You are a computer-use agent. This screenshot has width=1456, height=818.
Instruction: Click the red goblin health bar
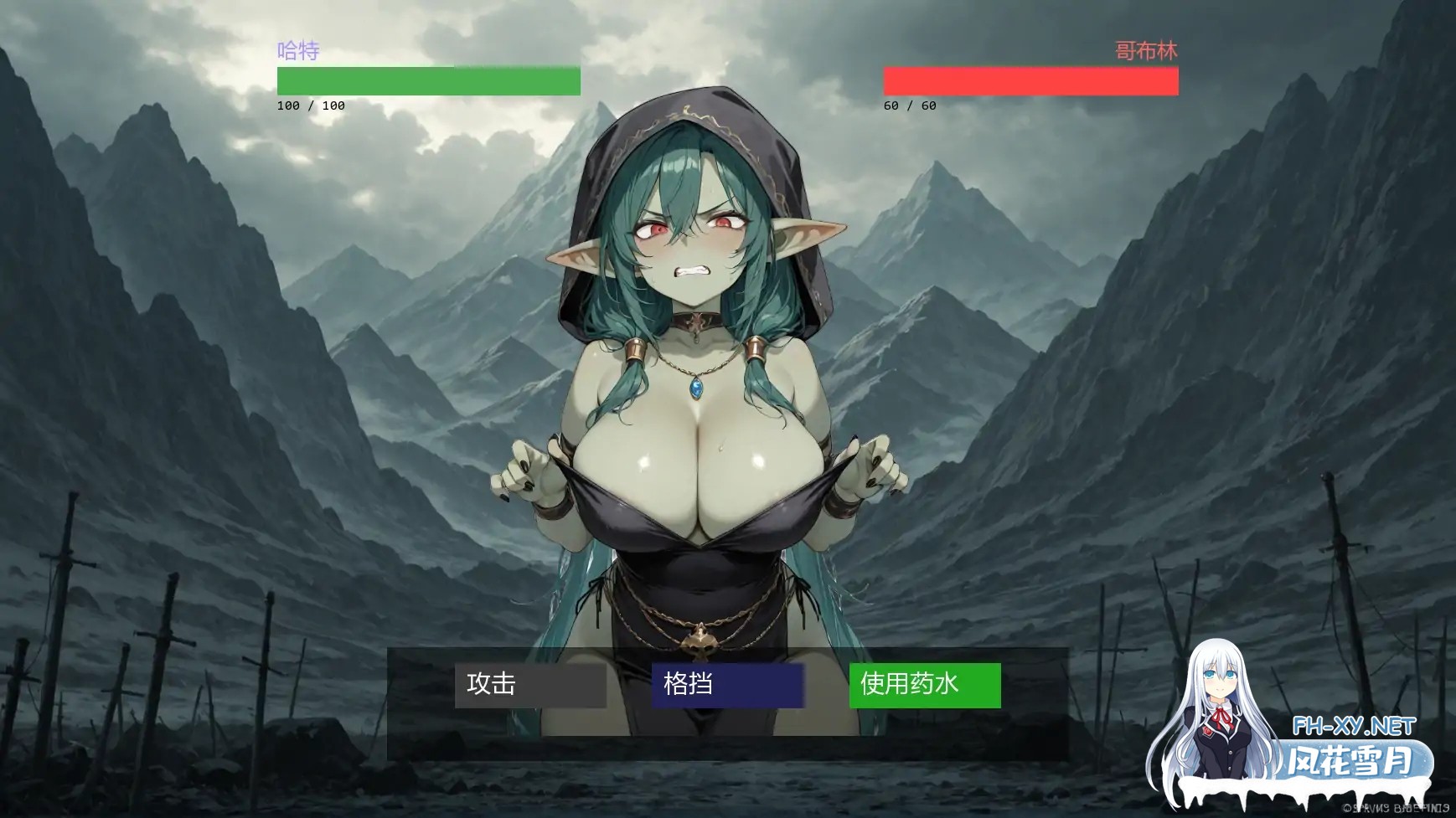1032,80
